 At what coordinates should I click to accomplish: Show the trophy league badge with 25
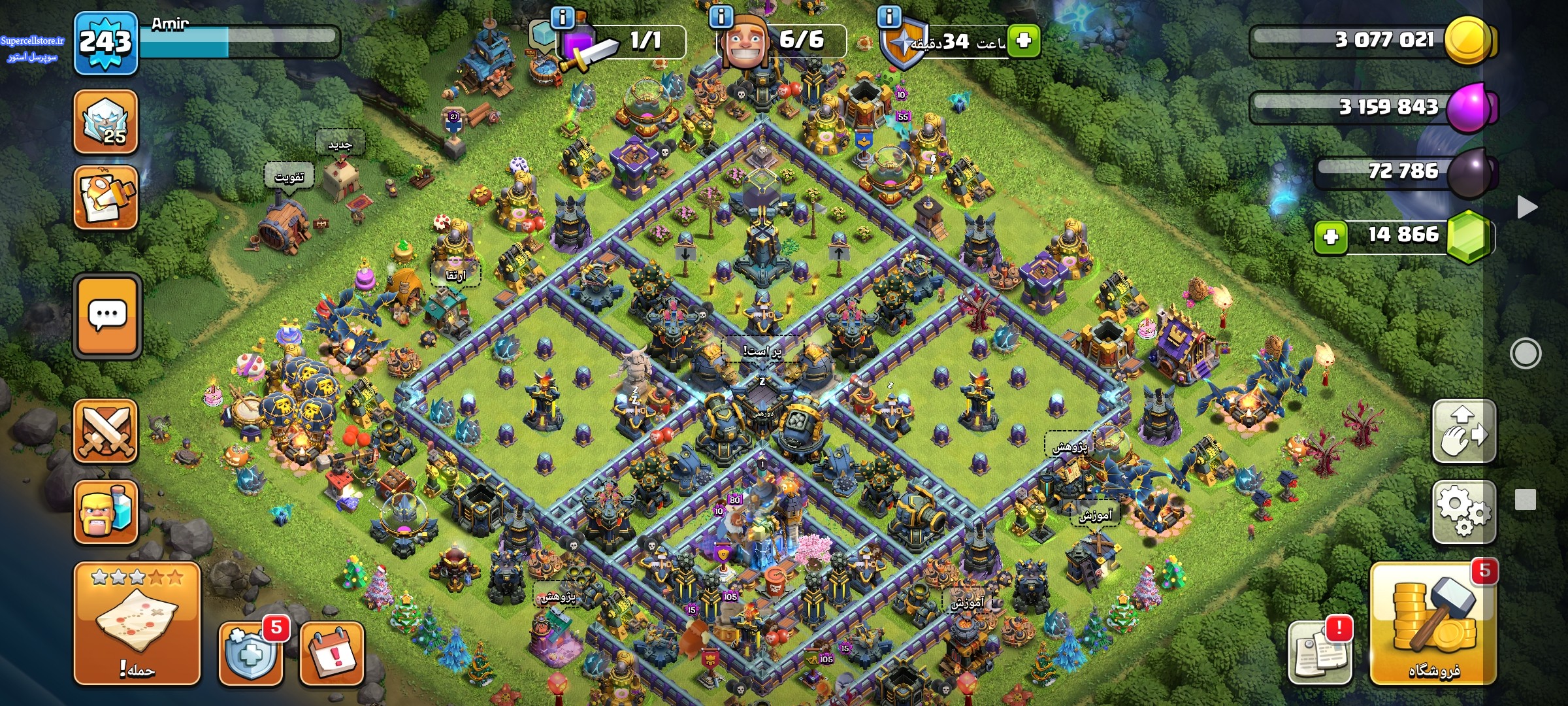click(x=106, y=122)
